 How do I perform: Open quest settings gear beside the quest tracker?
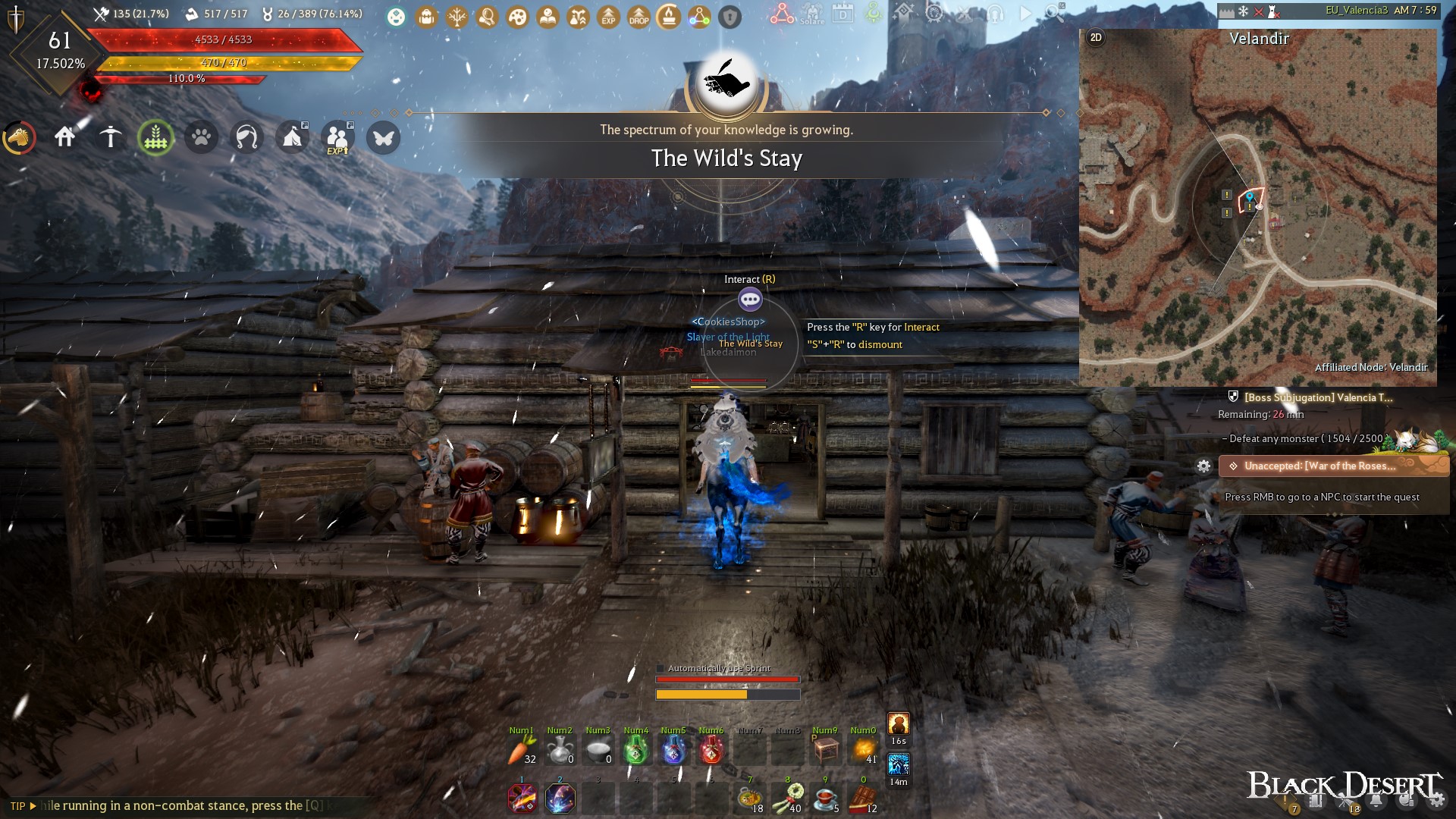pyautogui.click(x=1205, y=466)
